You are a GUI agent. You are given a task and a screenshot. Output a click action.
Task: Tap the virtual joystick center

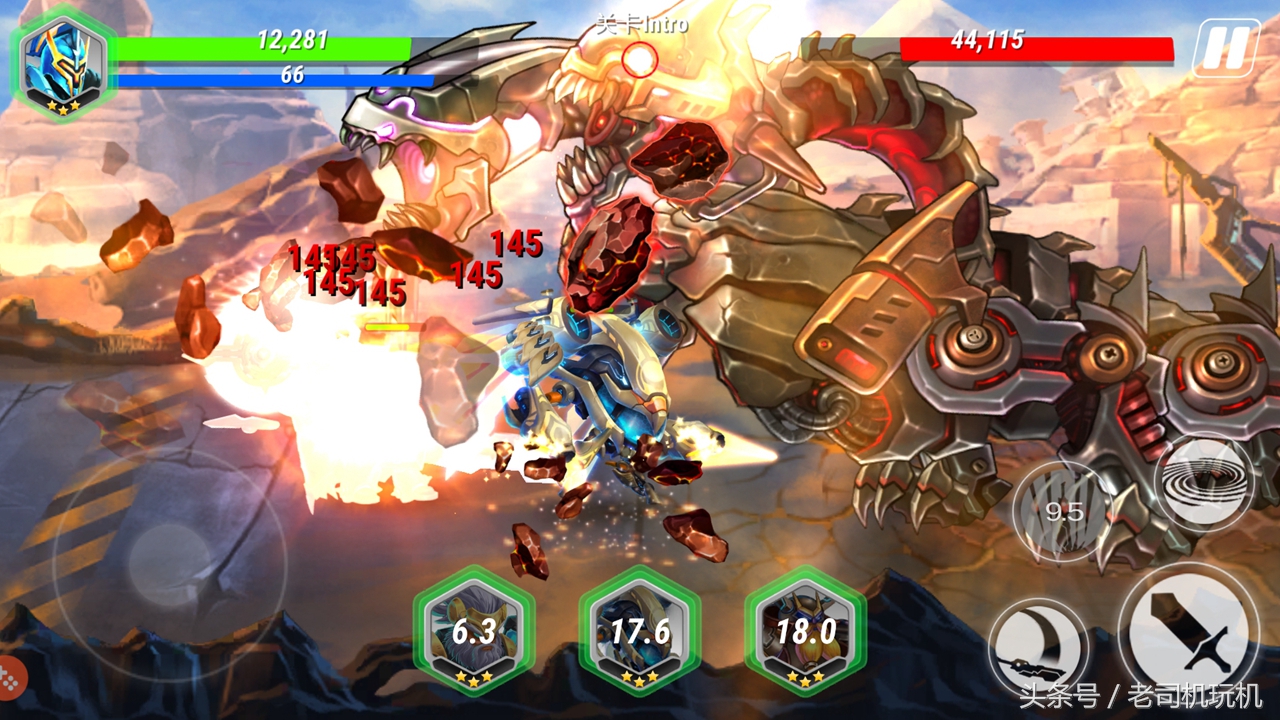point(168,564)
